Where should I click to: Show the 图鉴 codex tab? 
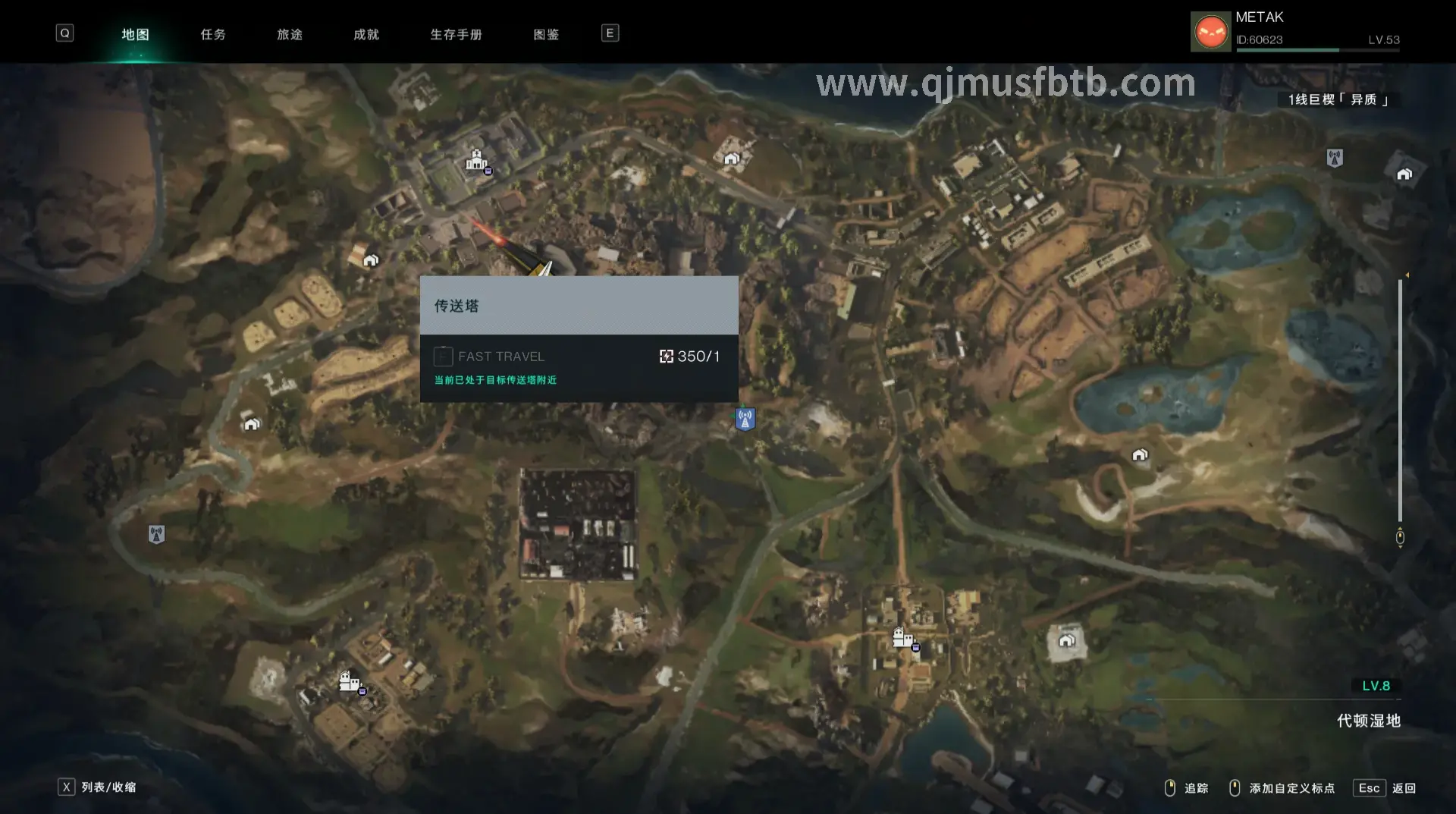pyautogui.click(x=546, y=34)
